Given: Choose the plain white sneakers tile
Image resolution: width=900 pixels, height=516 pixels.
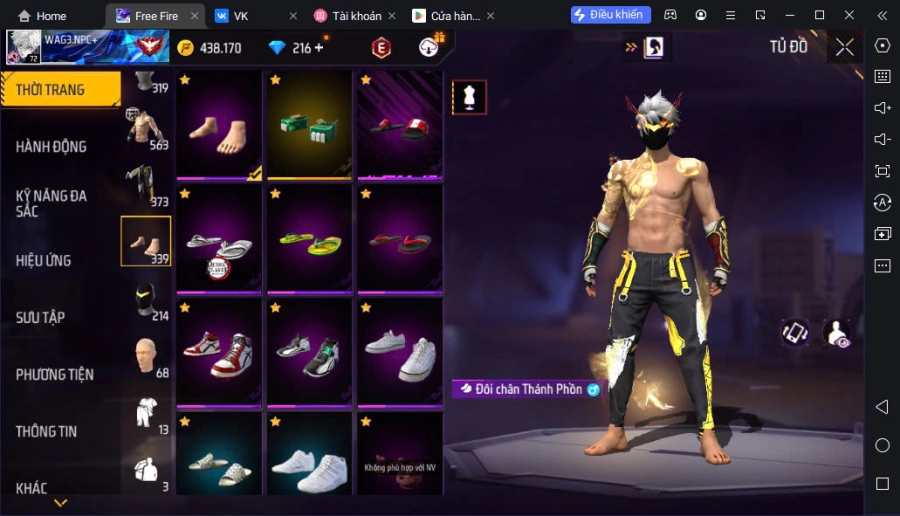Looking at the screenshot, I should [400, 351].
